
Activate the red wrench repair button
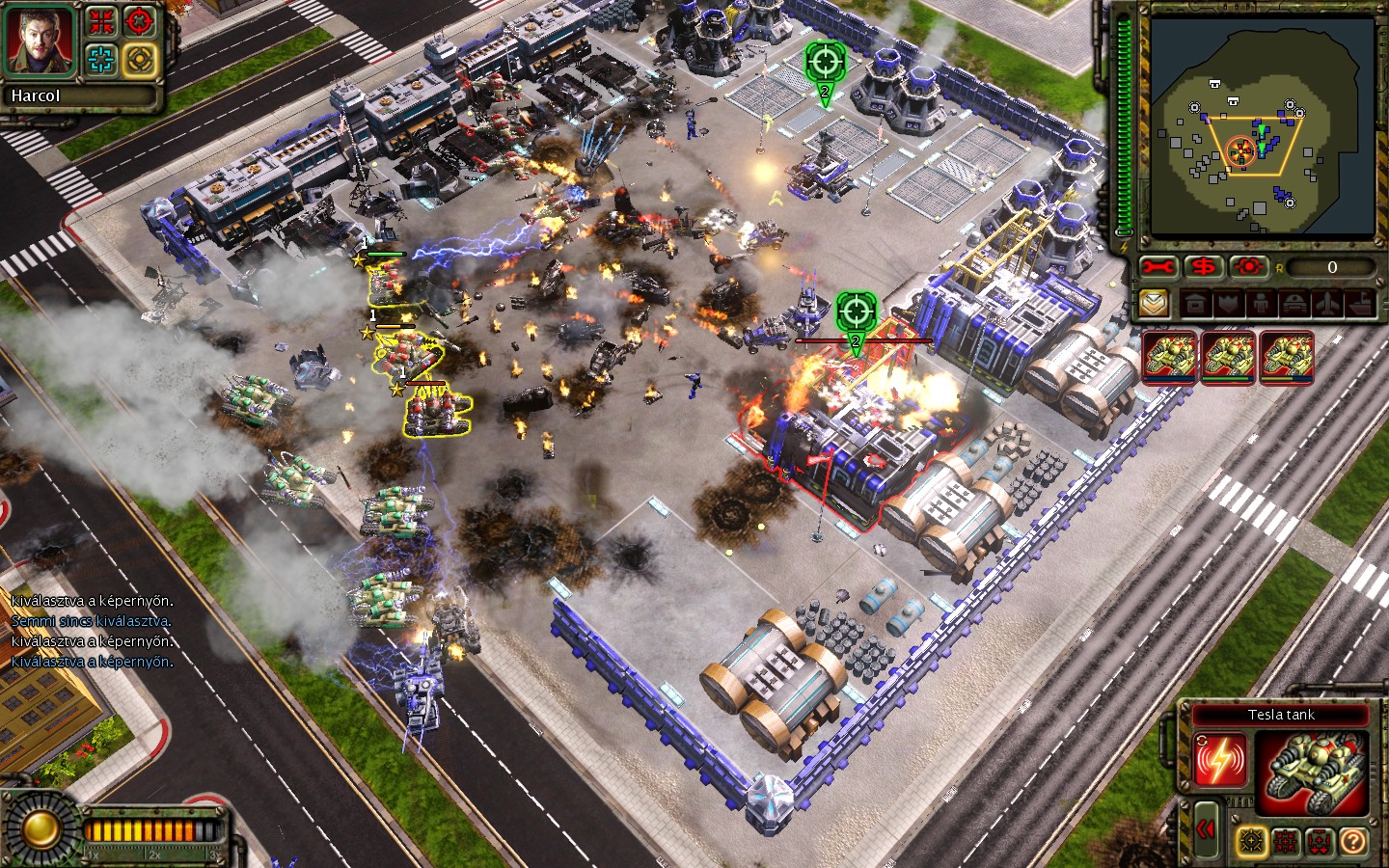tap(1158, 267)
